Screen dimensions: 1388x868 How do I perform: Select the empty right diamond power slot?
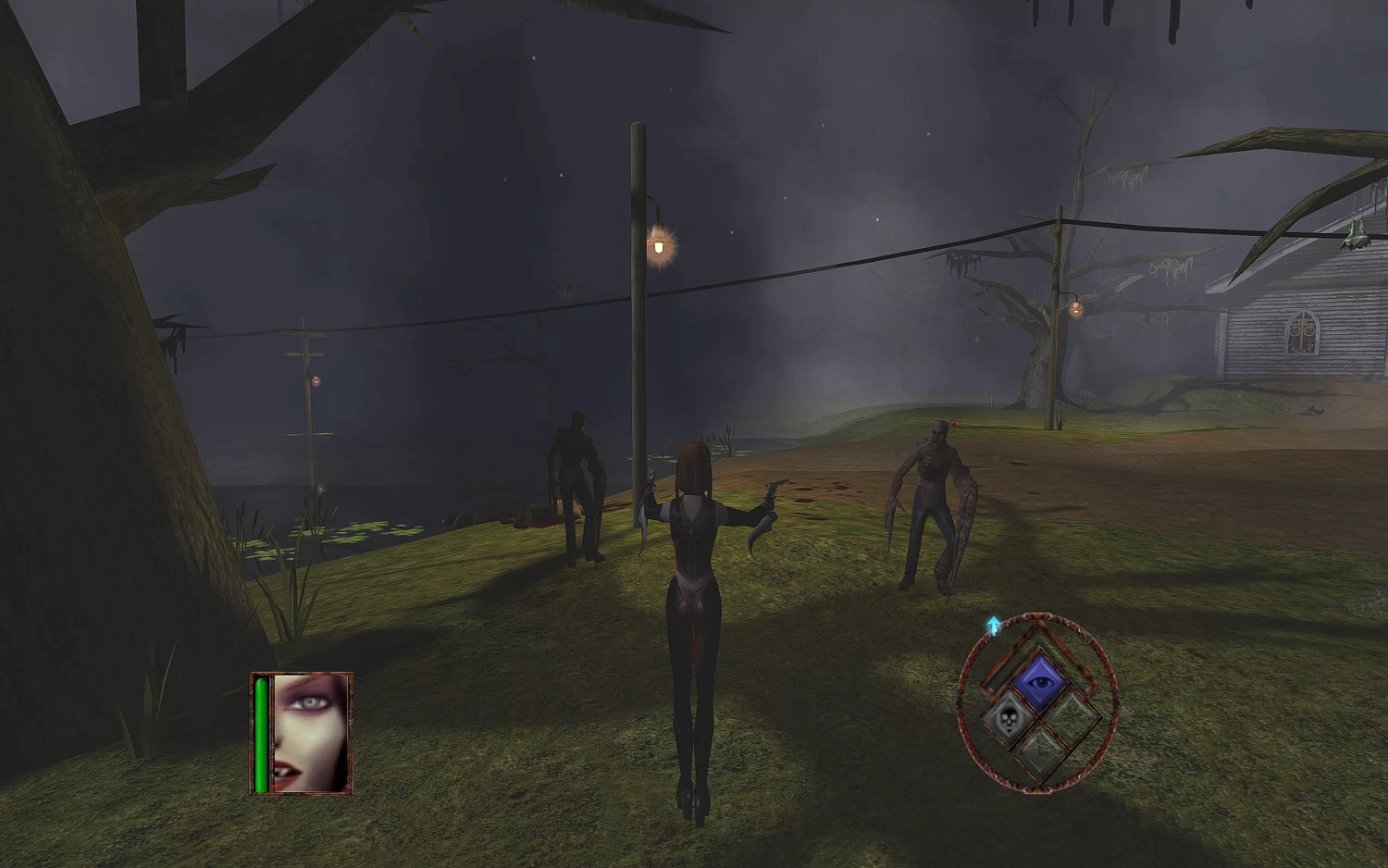[x=1073, y=717]
